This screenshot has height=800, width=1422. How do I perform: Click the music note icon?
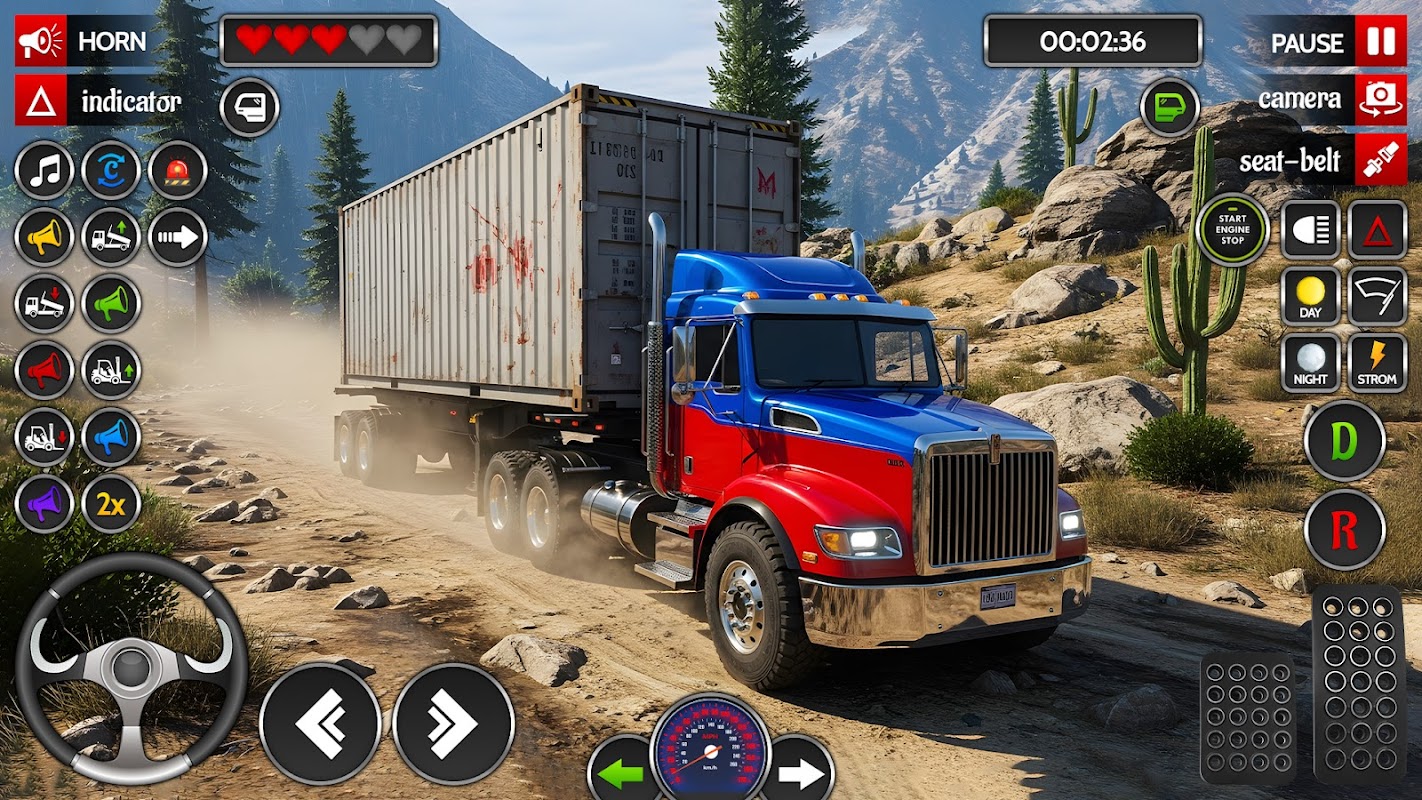click(44, 170)
